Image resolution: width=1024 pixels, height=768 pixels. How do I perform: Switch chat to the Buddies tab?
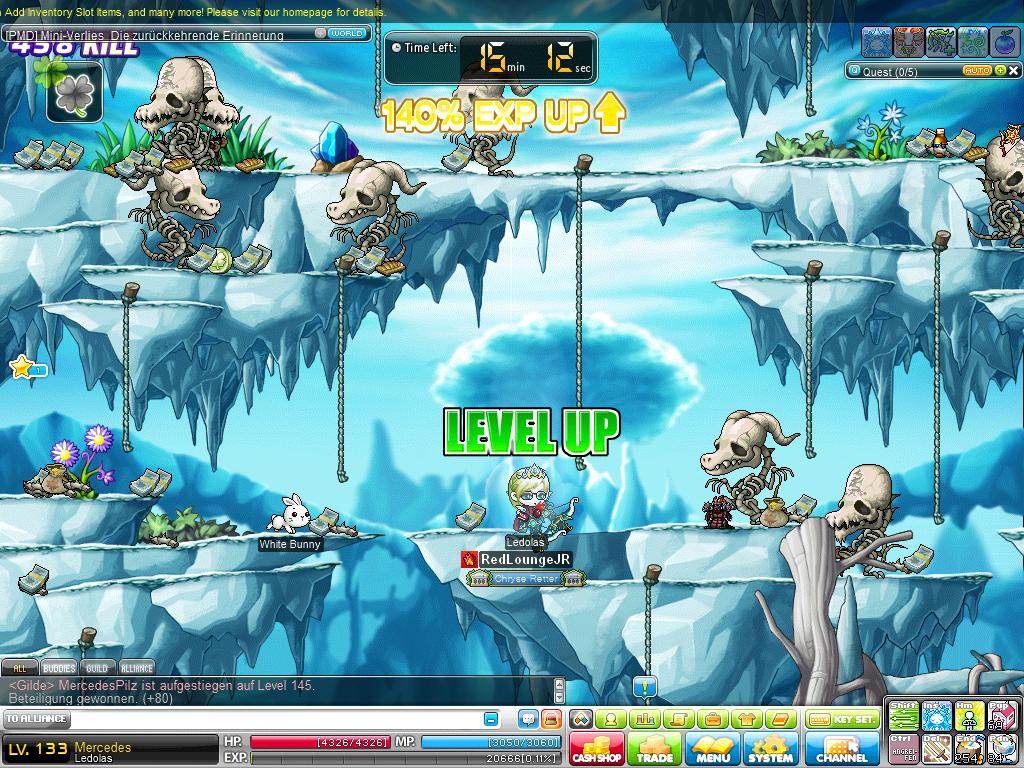58,668
